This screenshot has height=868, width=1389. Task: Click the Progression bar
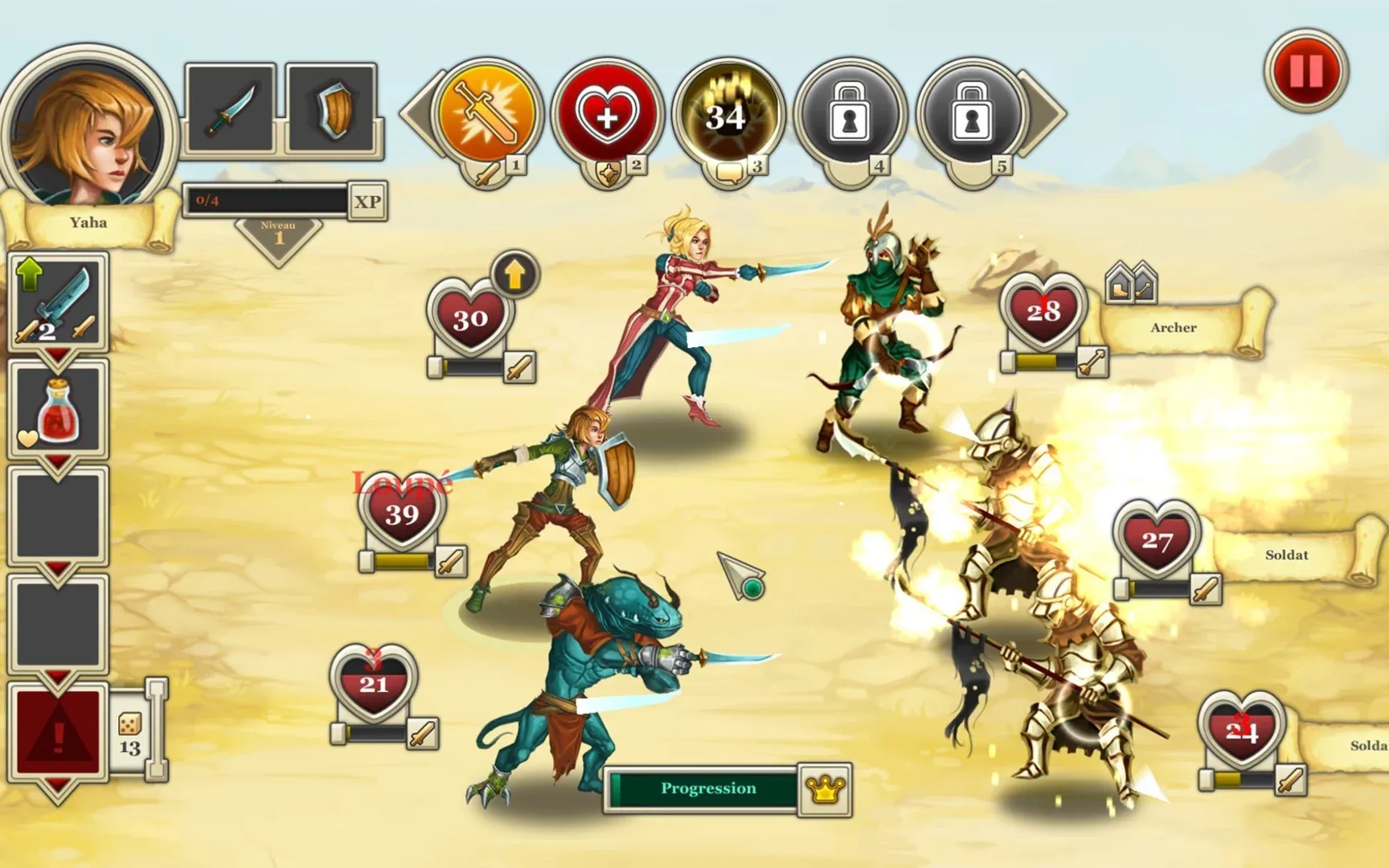point(702,788)
